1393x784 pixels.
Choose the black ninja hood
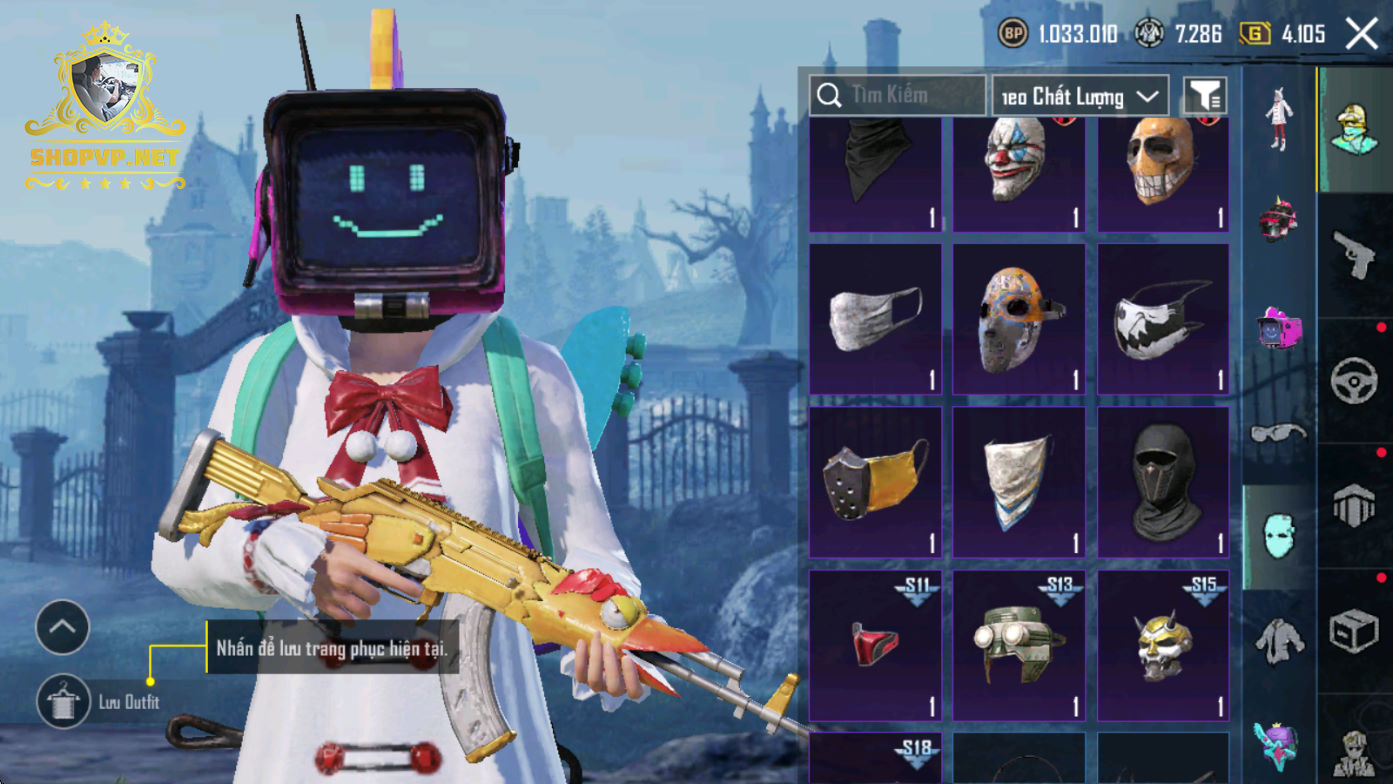[1163, 482]
